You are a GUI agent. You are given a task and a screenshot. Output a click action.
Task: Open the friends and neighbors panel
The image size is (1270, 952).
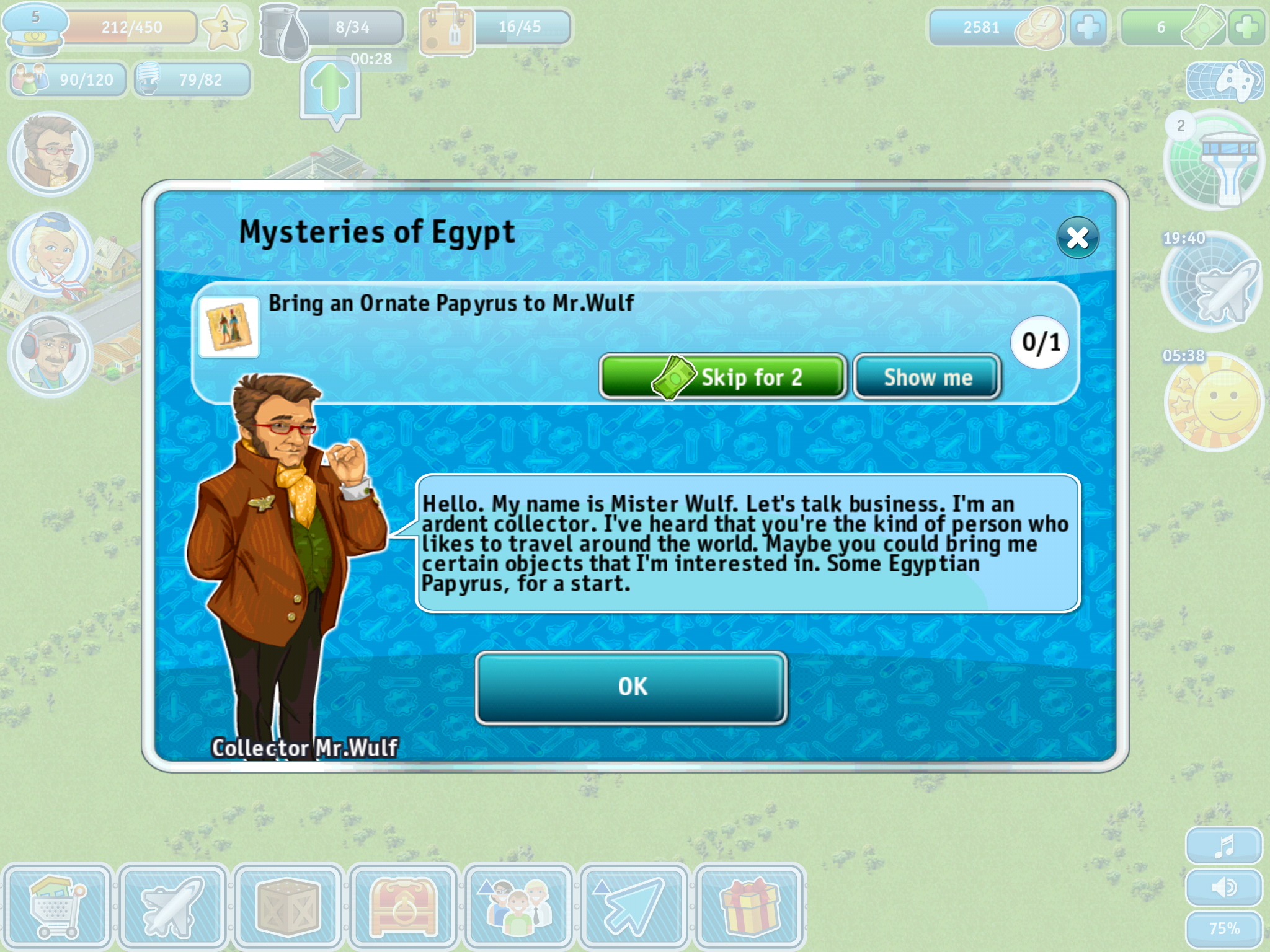518,907
